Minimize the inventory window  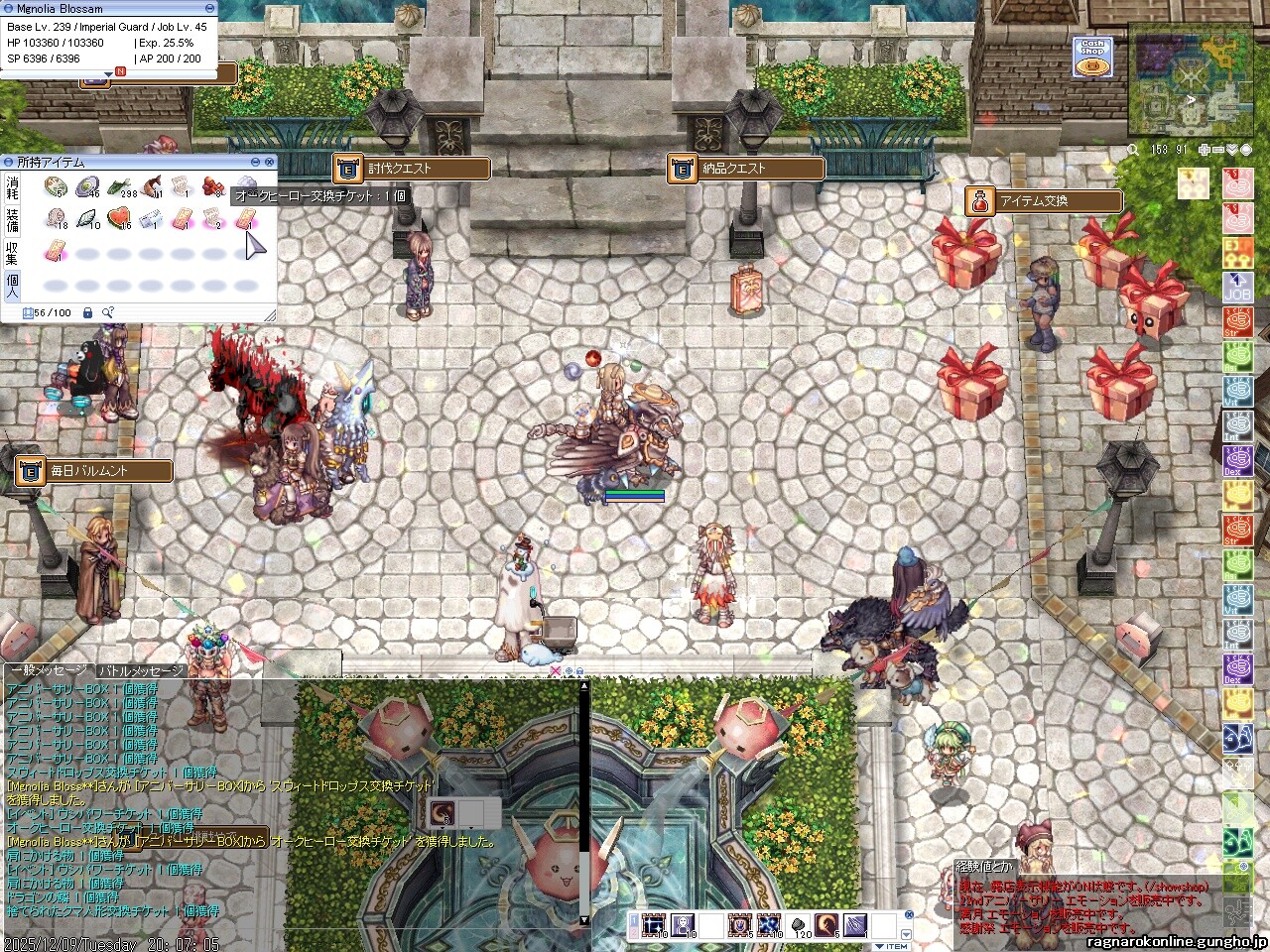click(x=255, y=162)
